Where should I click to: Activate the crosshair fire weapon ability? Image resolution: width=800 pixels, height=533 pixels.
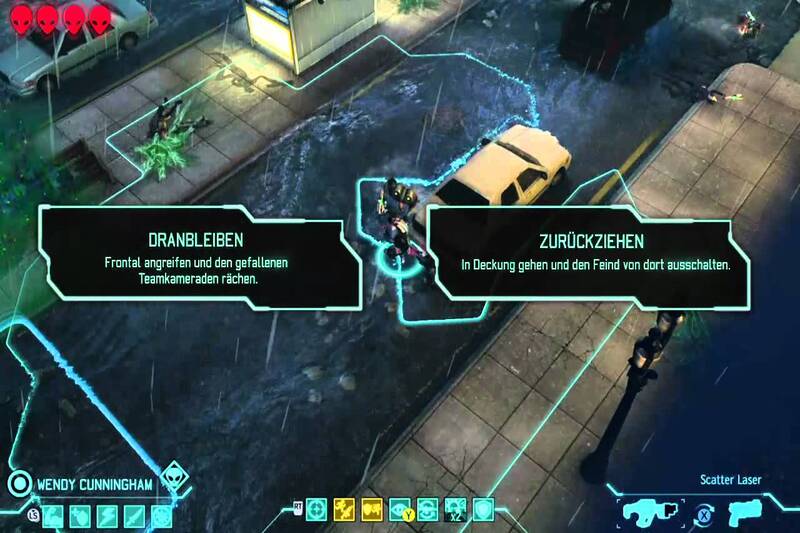[317, 511]
